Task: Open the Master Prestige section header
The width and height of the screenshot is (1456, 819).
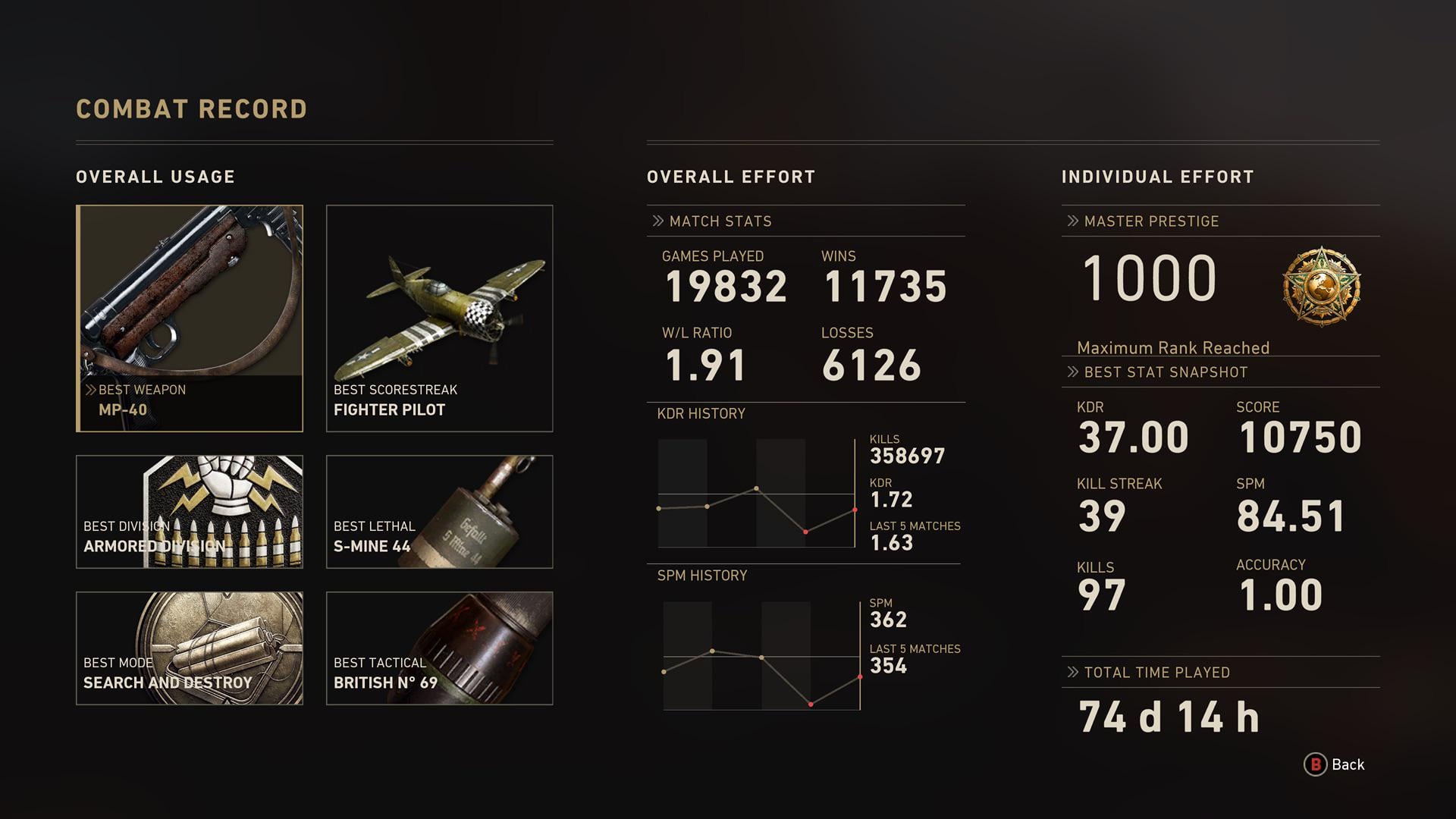Action: coord(1151,221)
